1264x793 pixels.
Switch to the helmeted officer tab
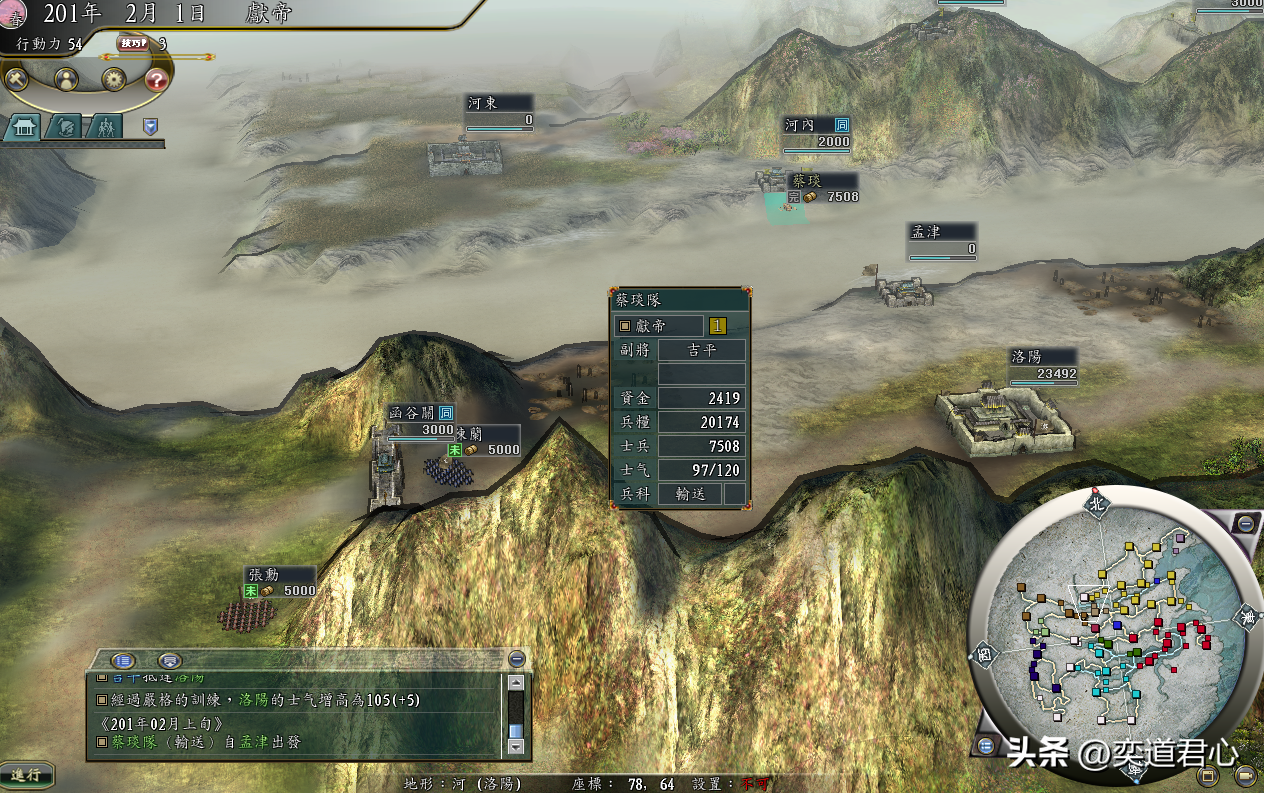pos(65,126)
